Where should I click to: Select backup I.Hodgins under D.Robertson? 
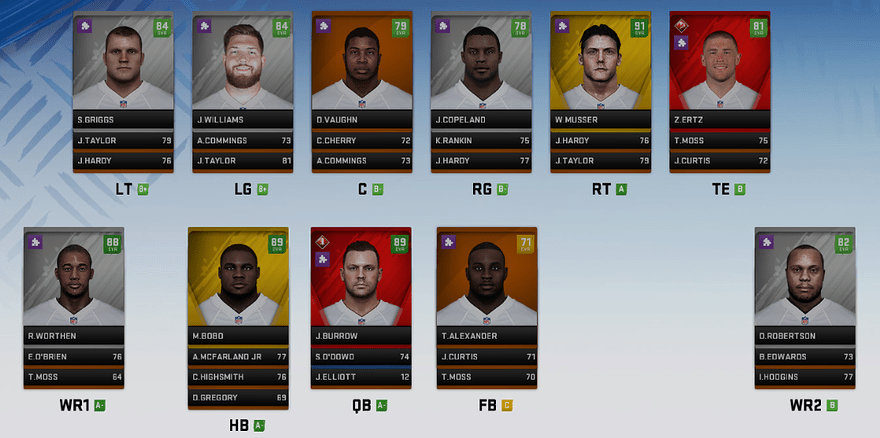pyautogui.click(x=806, y=377)
